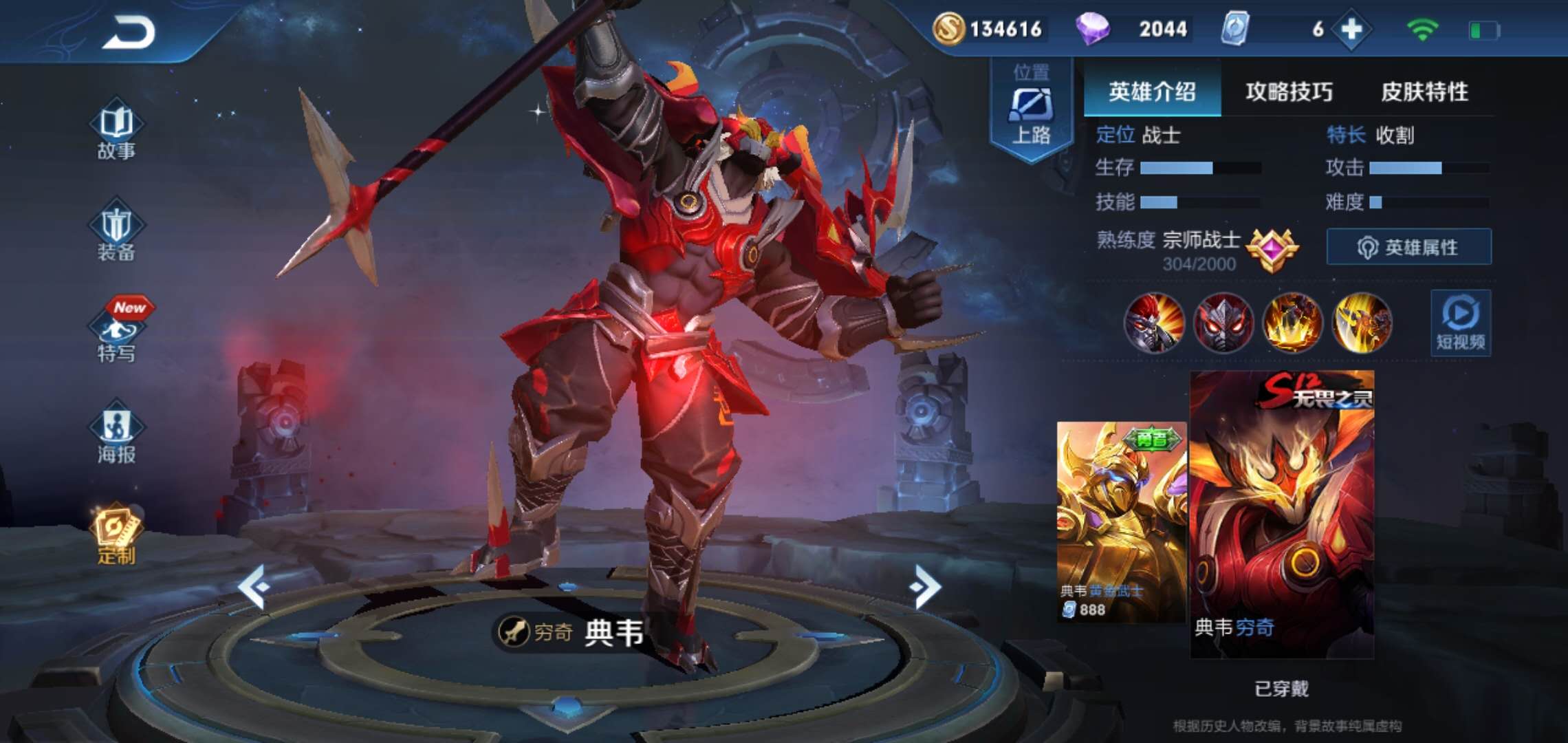Switch to the 皮肤特性 tab
Image resolution: width=1568 pixels, height=743 pixels.
click(1424, 91)
